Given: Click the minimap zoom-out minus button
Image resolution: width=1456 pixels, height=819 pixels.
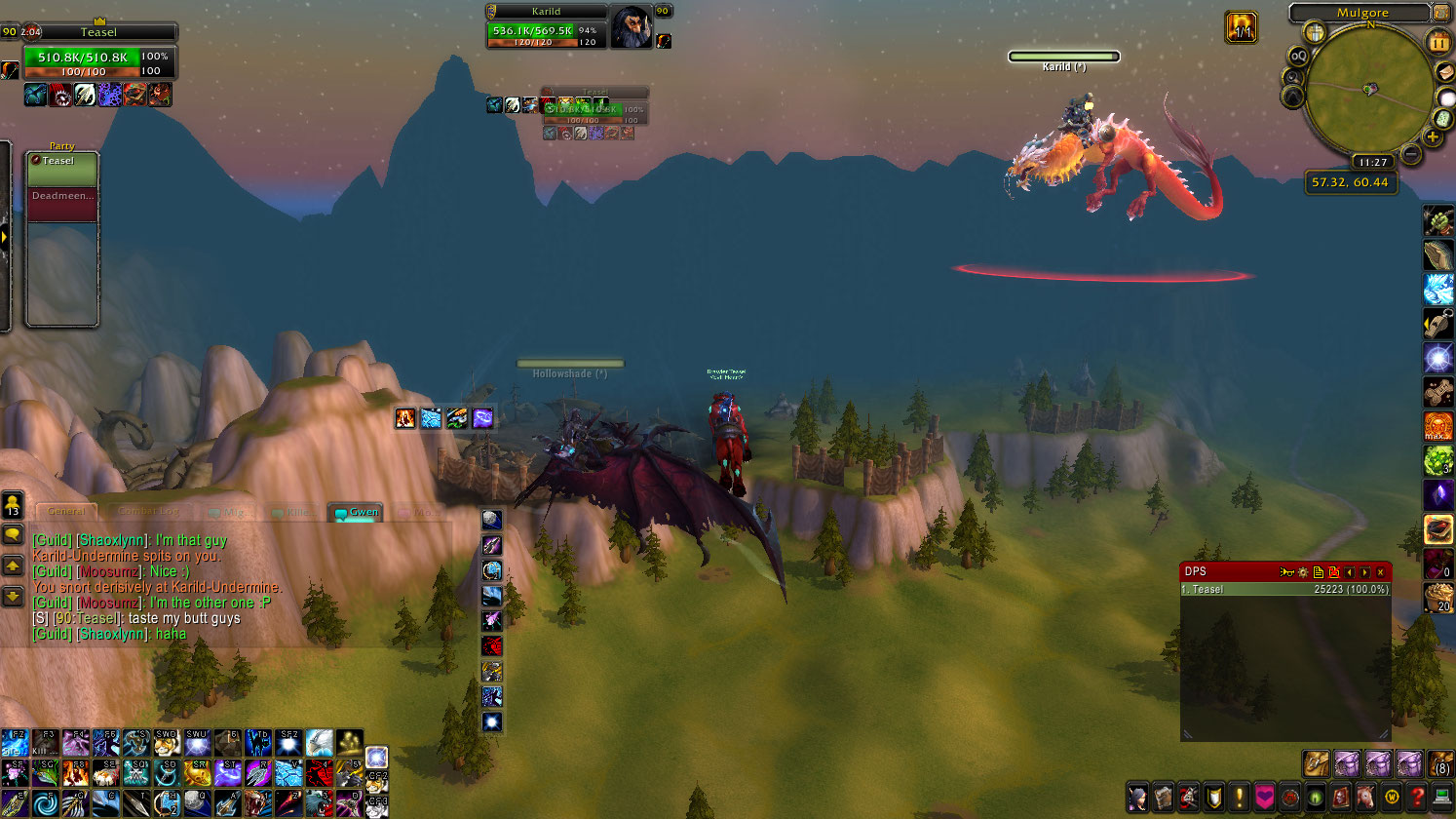Looking at the screenshot, I should coord(1411,154).
